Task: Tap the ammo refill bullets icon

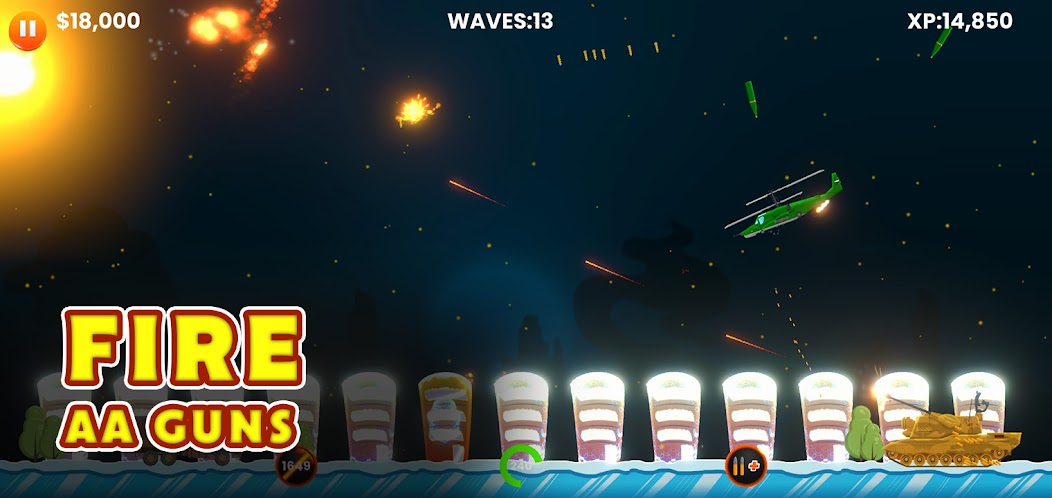Action: (x=743, y=465)
